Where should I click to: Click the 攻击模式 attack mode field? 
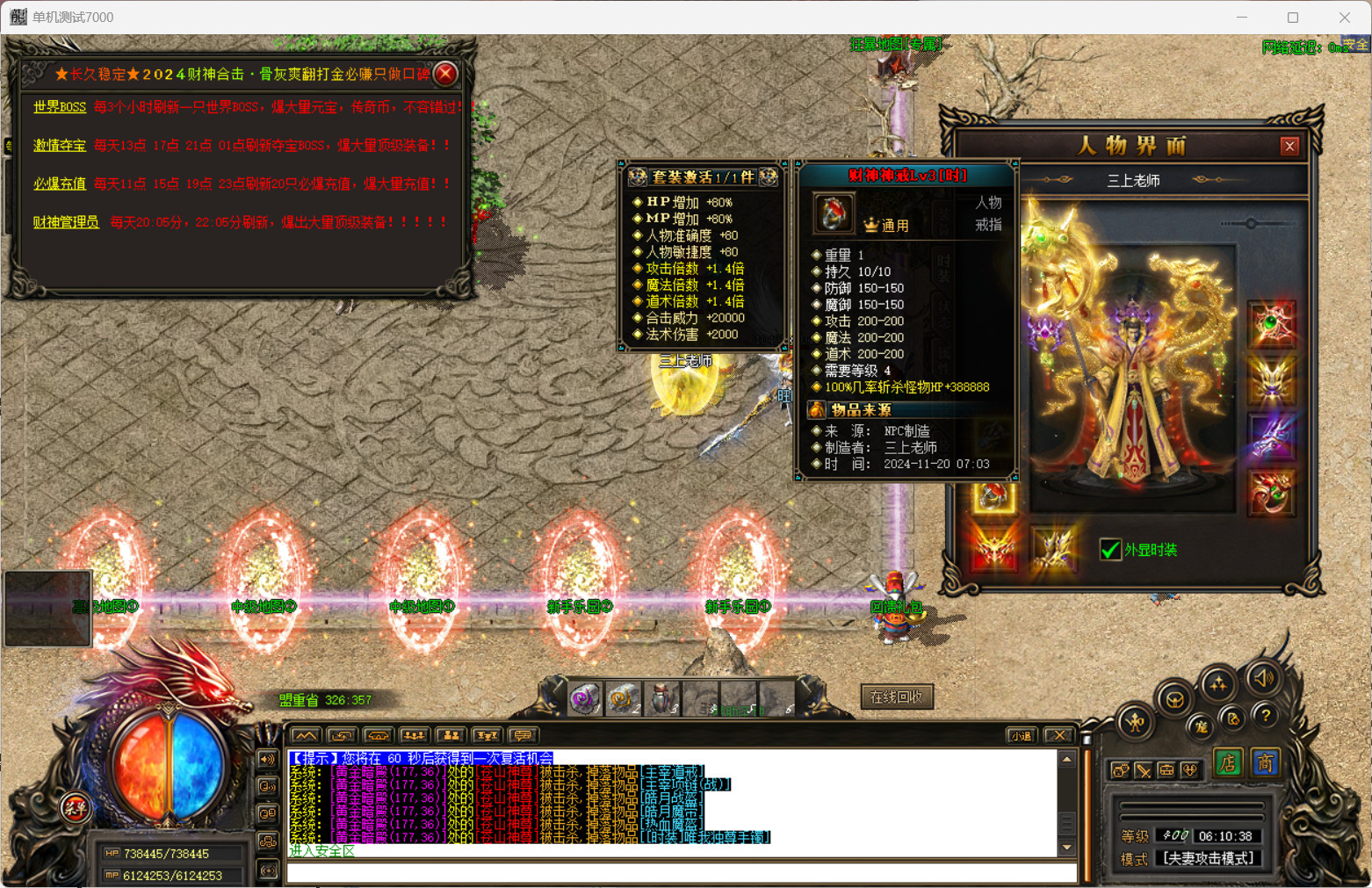pos(1208,859)
